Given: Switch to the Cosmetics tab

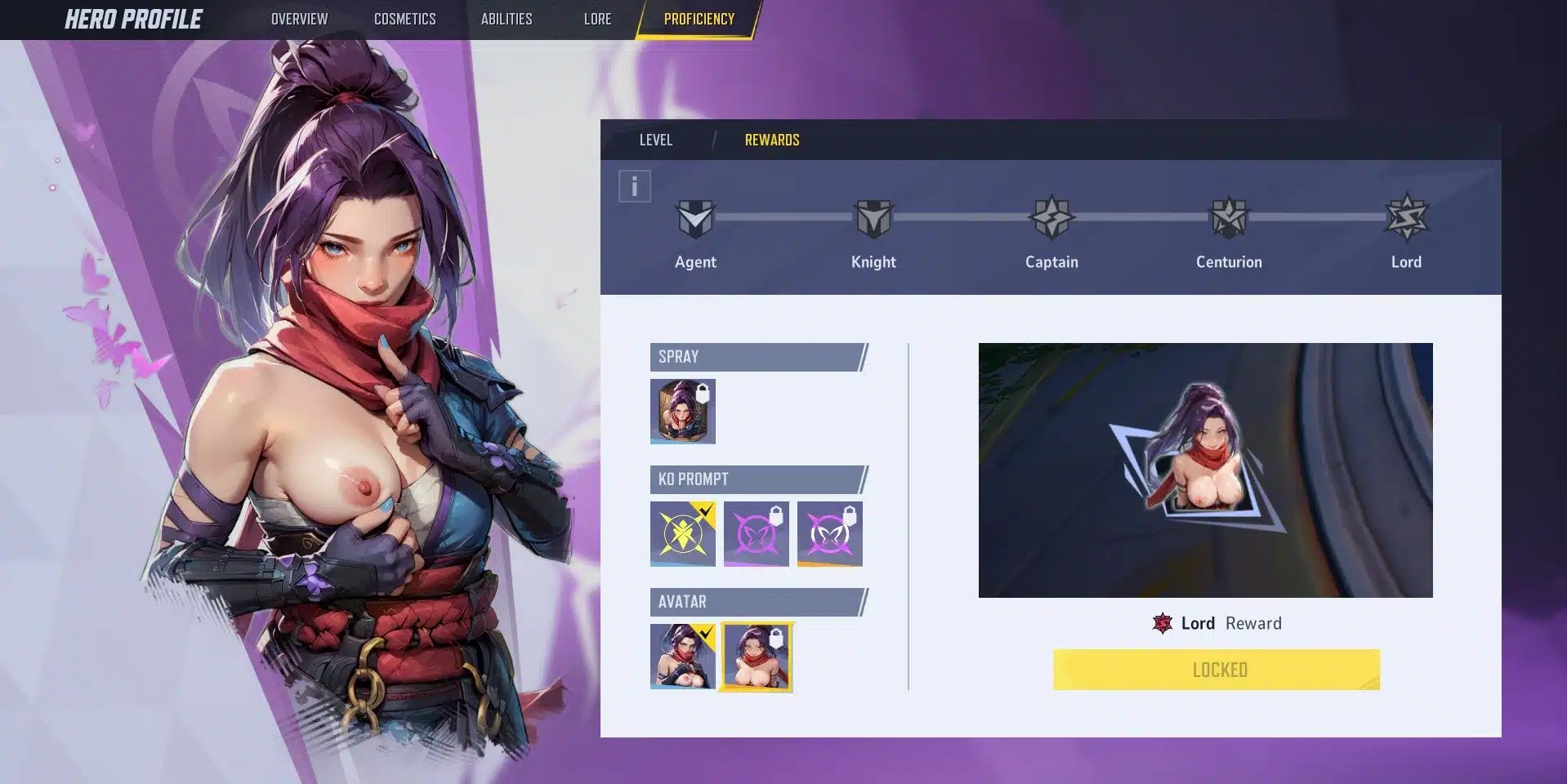Looking at the screenshot, I should pyautogui.click(x=404, y=19).
